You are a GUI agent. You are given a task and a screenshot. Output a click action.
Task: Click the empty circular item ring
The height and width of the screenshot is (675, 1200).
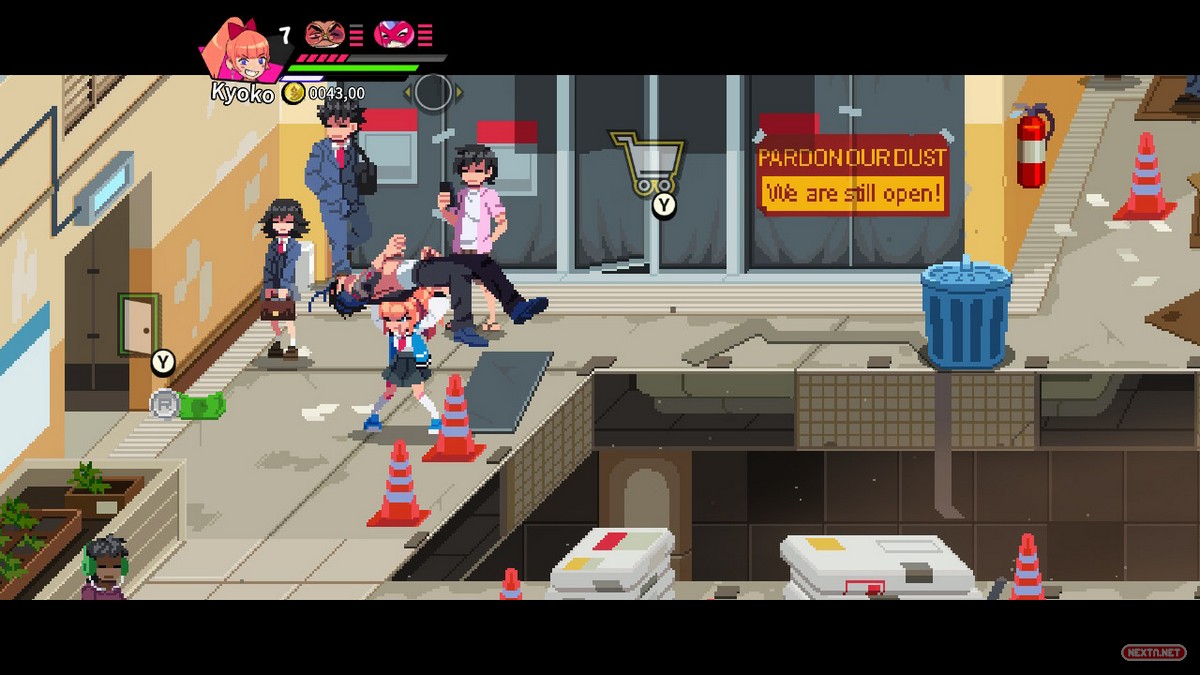[x=433, y=92]
